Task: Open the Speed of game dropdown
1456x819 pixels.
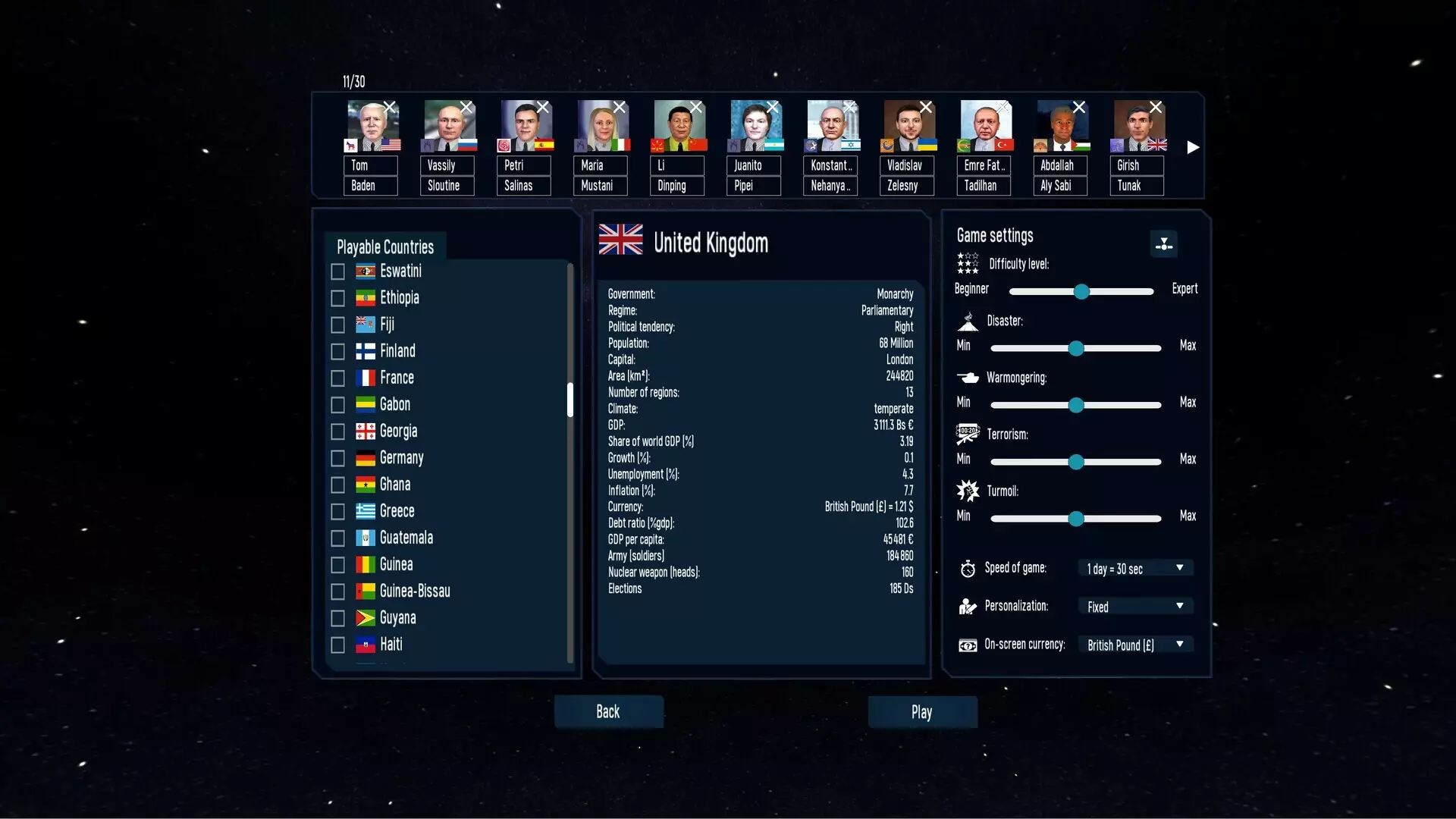Action: (x=1134, y=567)
